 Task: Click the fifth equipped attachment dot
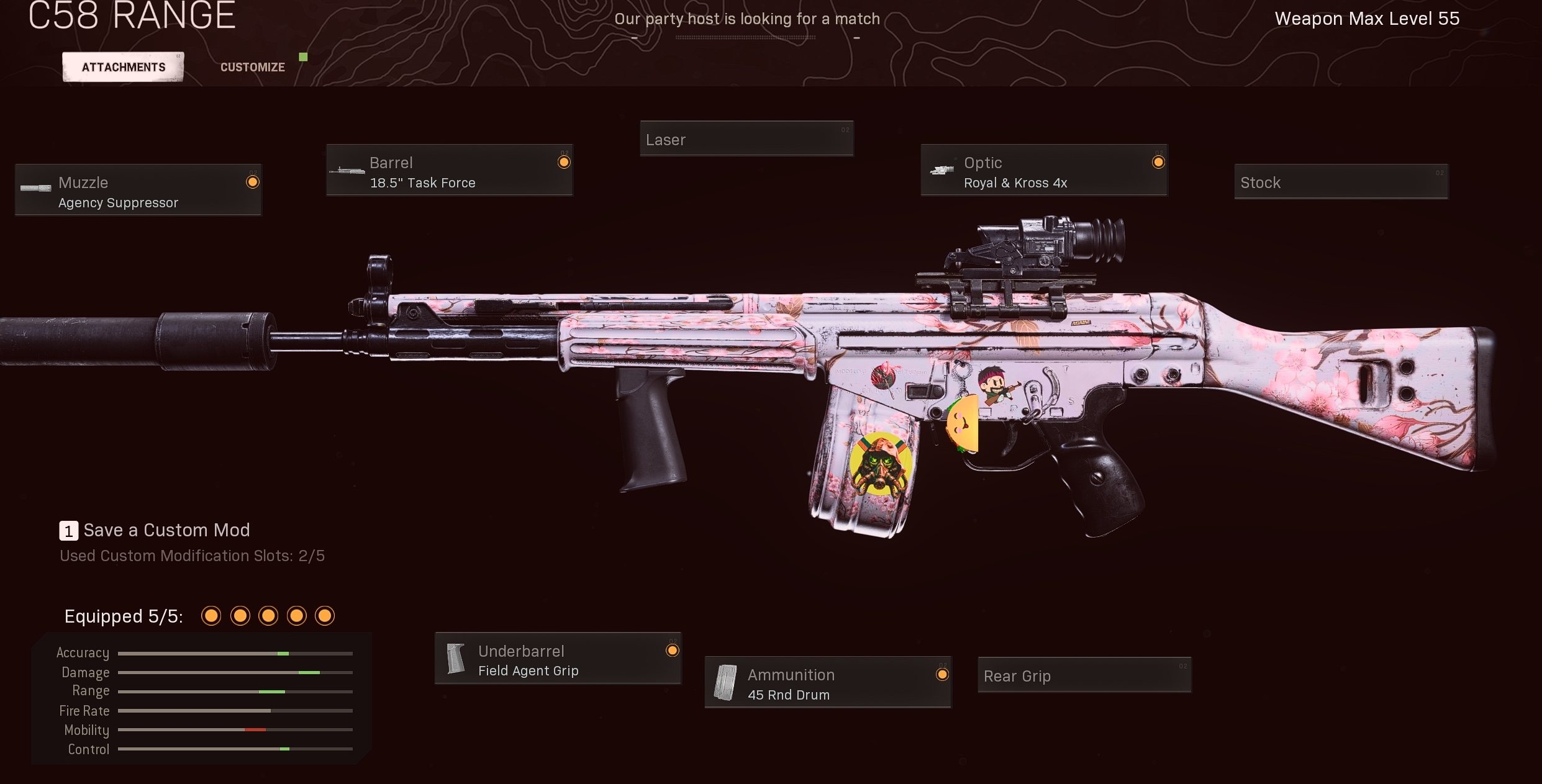point(325,616)
